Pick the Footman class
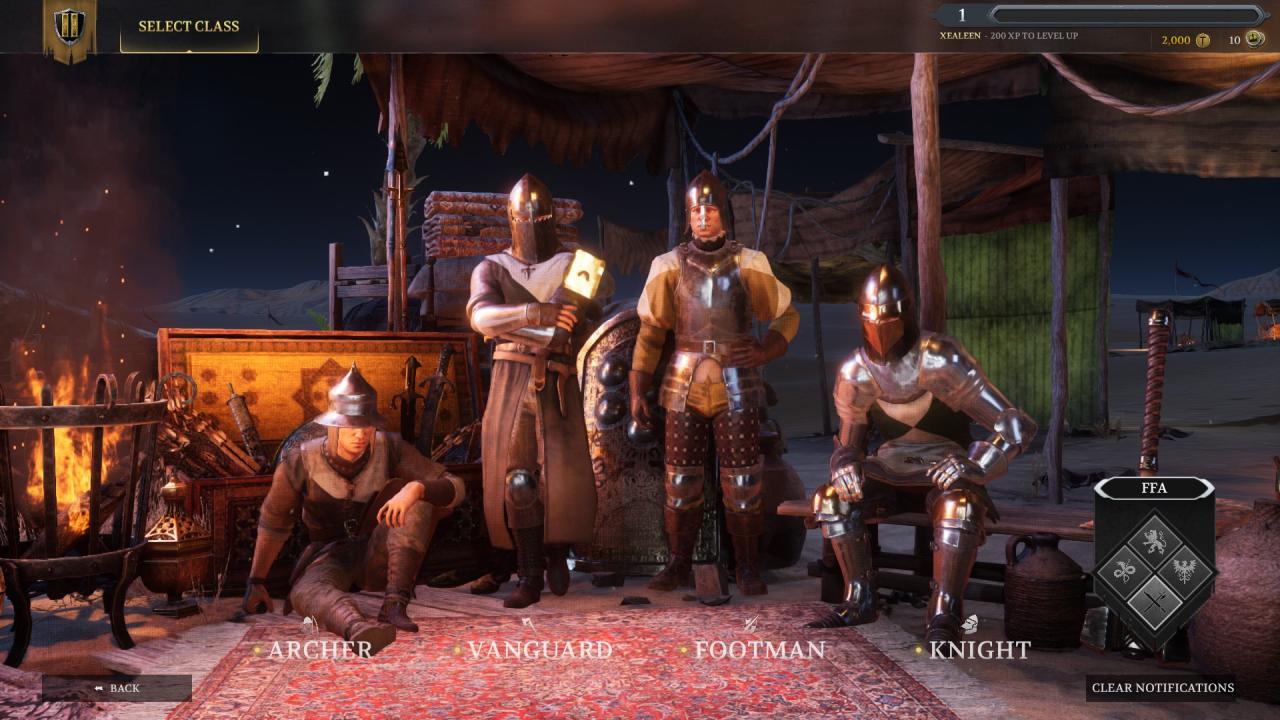The width and height of the screenshot is (1280, 720). pyautogui.click(x=760, y=650)
